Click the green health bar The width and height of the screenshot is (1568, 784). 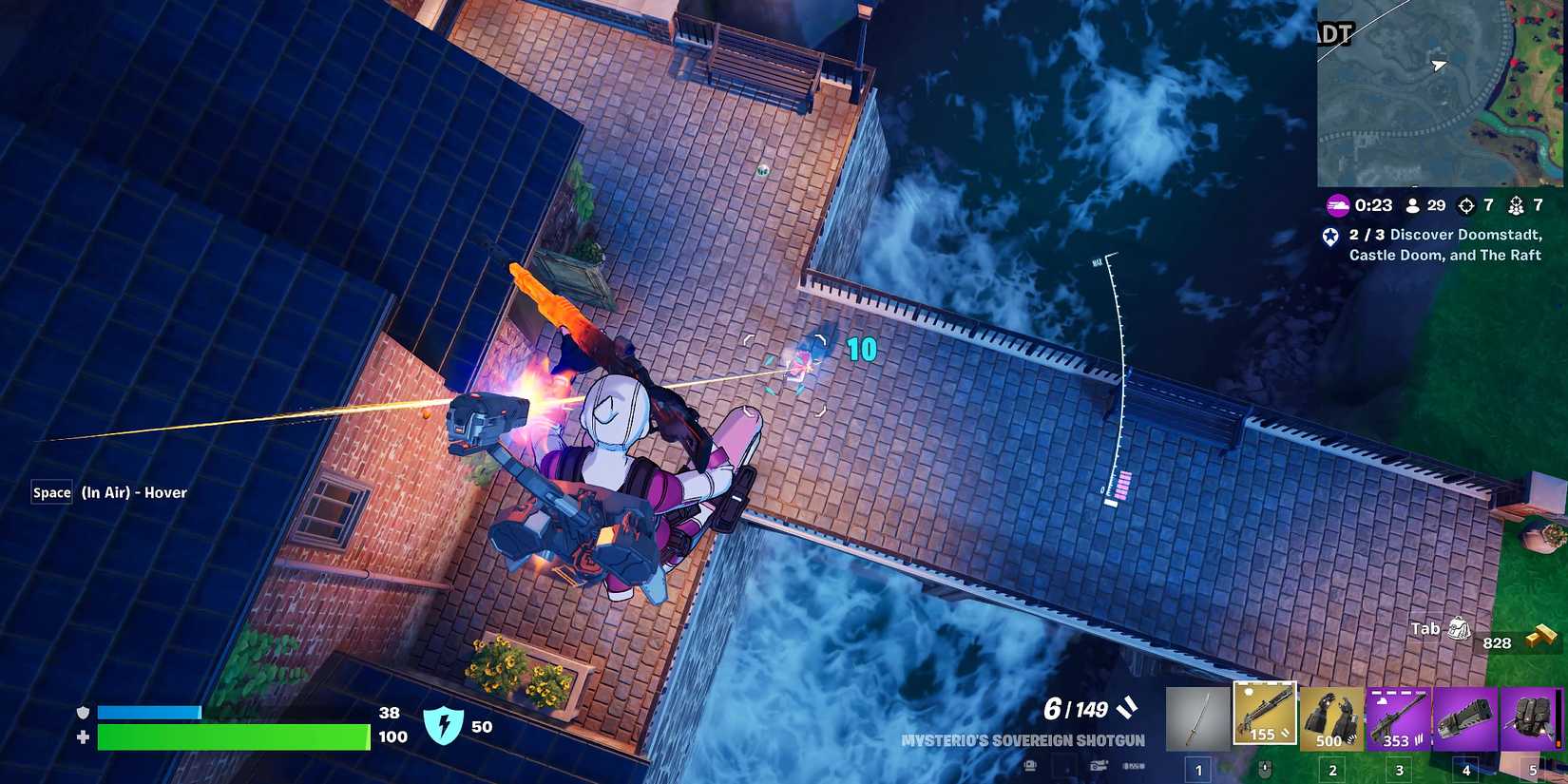233,736
